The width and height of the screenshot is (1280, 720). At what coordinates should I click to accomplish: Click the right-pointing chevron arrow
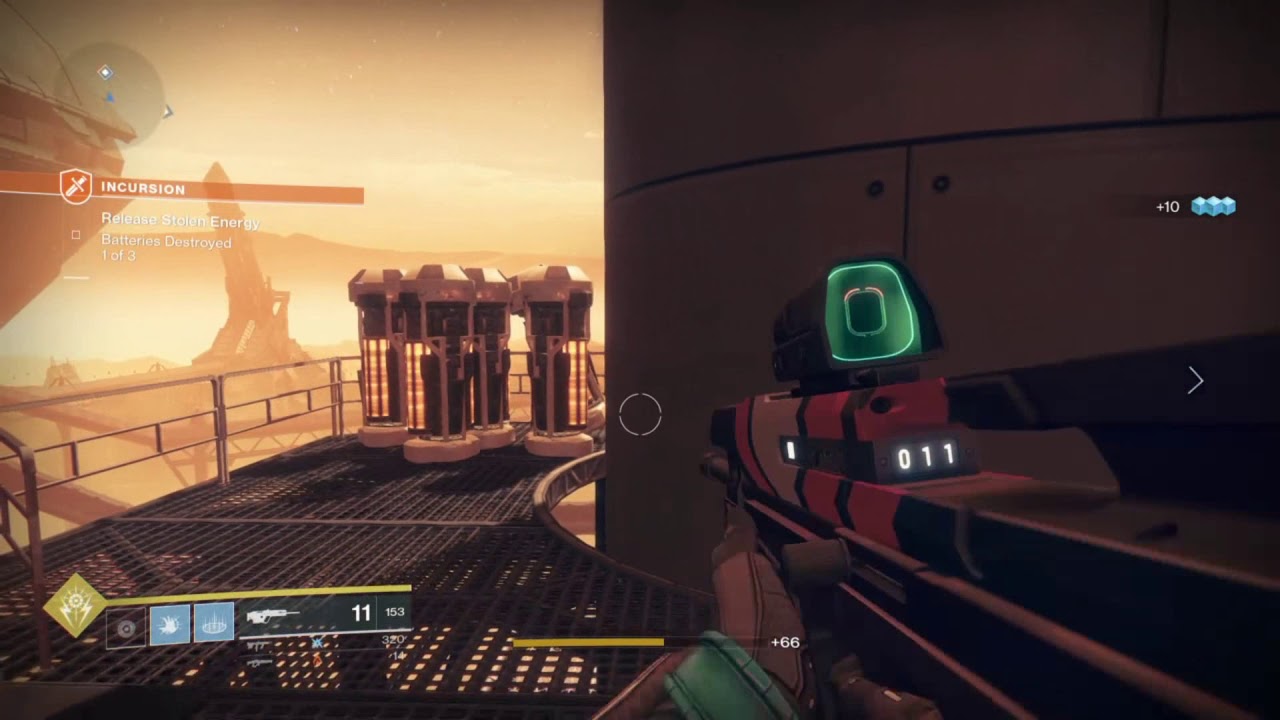[1195, 380]
